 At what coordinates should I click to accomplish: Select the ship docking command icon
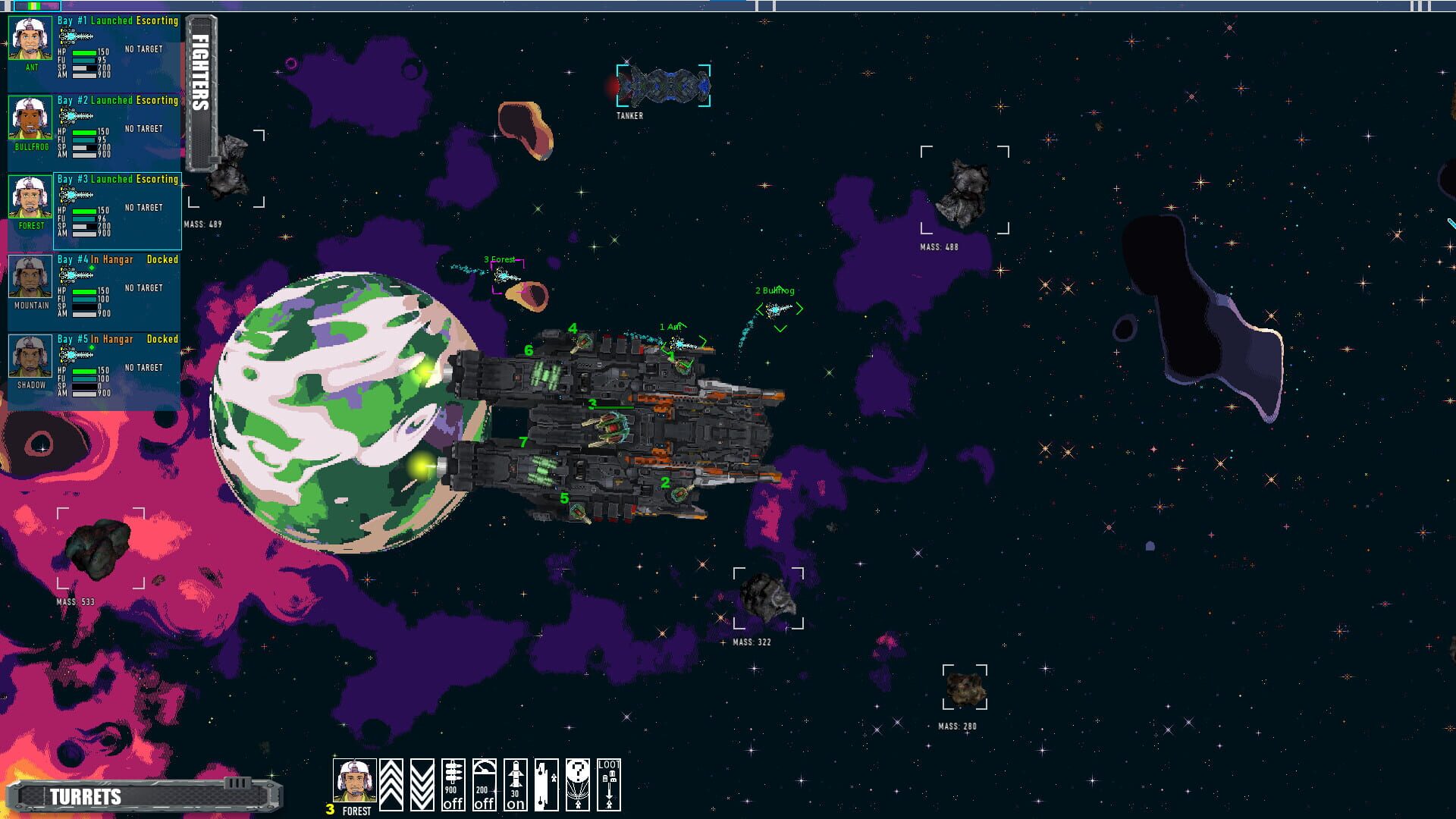coord(548,781)
